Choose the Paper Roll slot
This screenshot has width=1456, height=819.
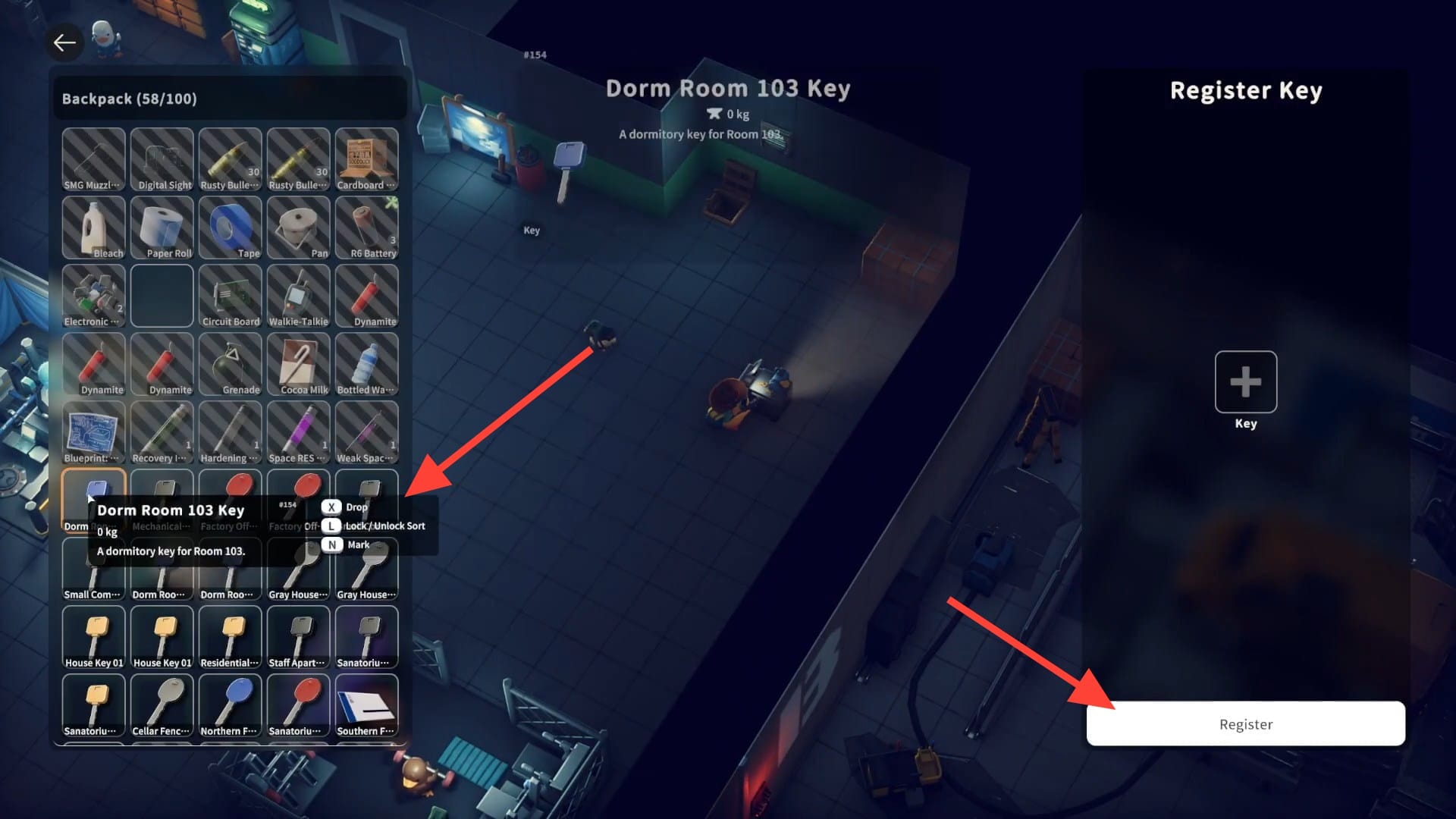[162, 227]
